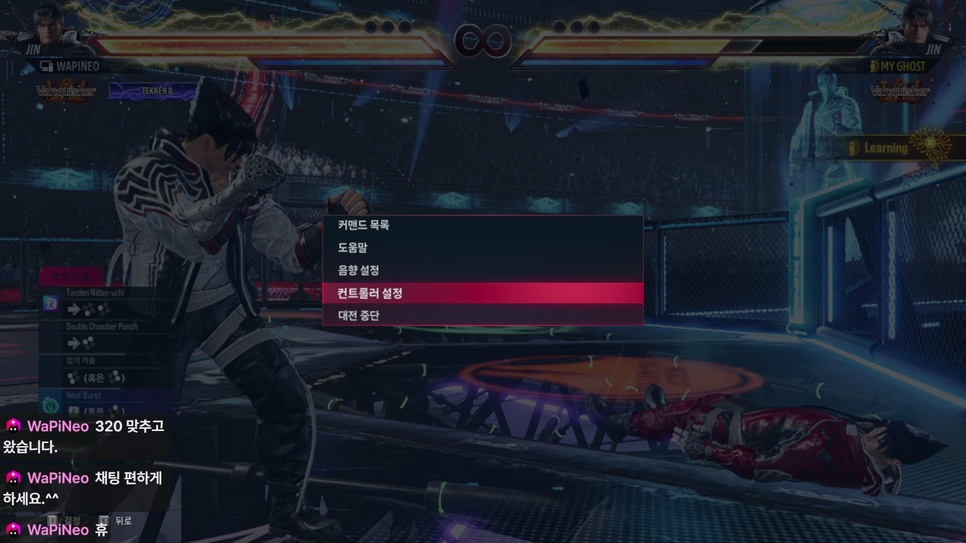
Task: Choose the highlighted 컨트롤러 설정 option
Action: (370, 293)
